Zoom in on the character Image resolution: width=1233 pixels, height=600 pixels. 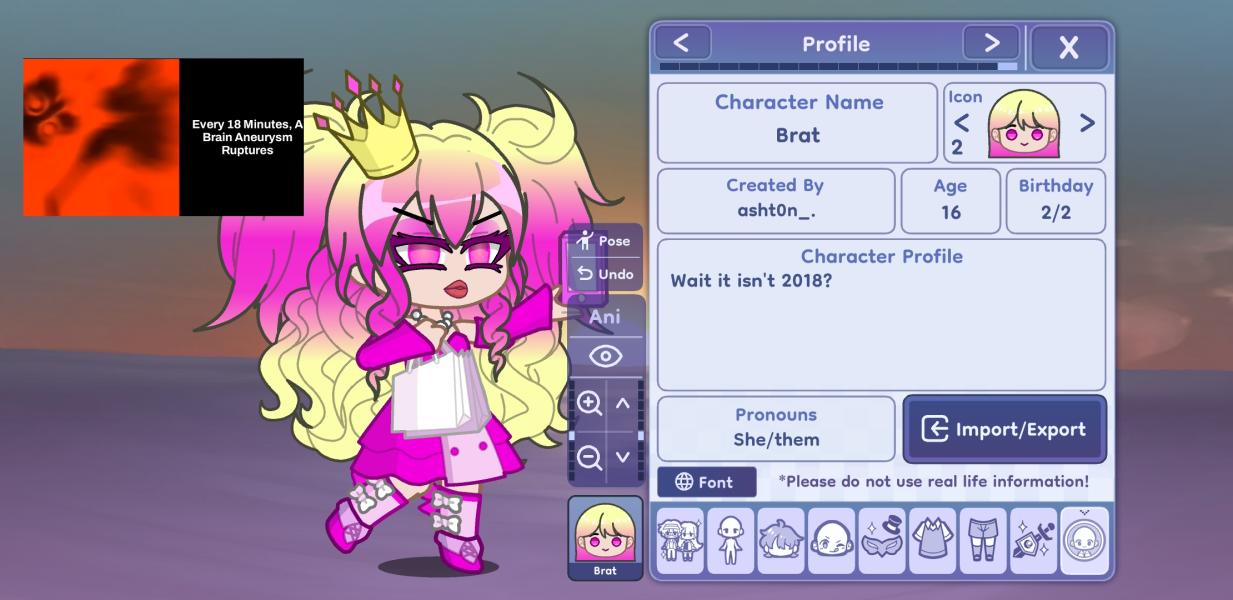point(590,403)
